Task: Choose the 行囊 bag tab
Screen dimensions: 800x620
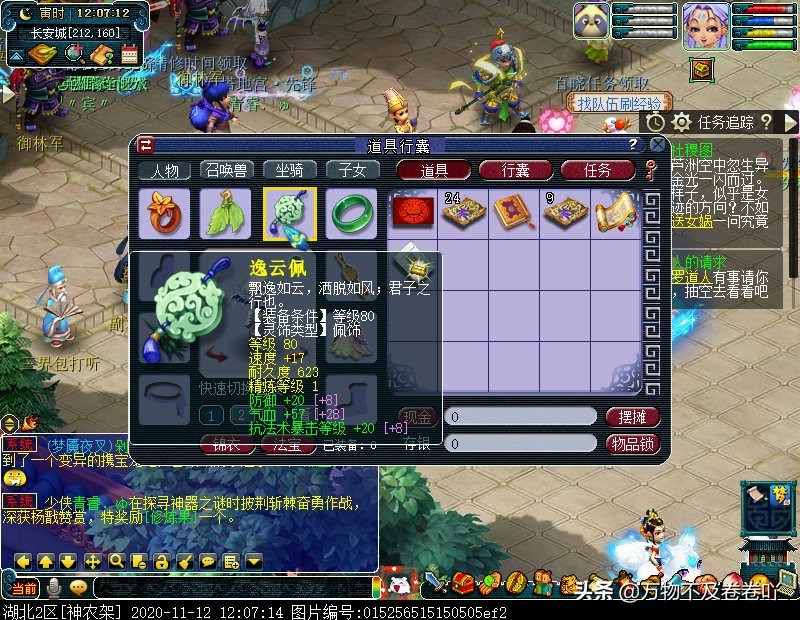Action: [516, 170]
